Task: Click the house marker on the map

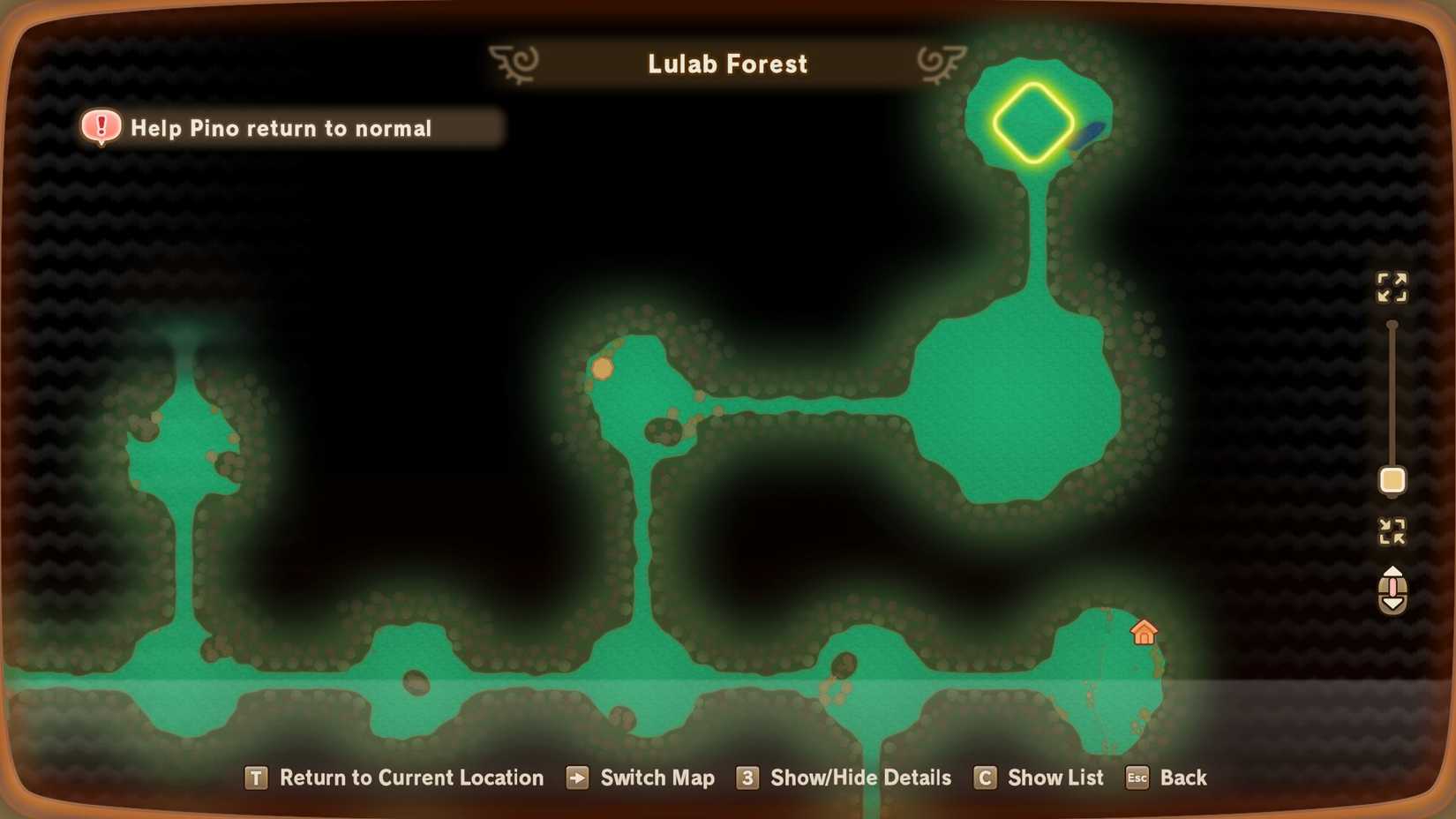Action: [x=1145, y=632]
